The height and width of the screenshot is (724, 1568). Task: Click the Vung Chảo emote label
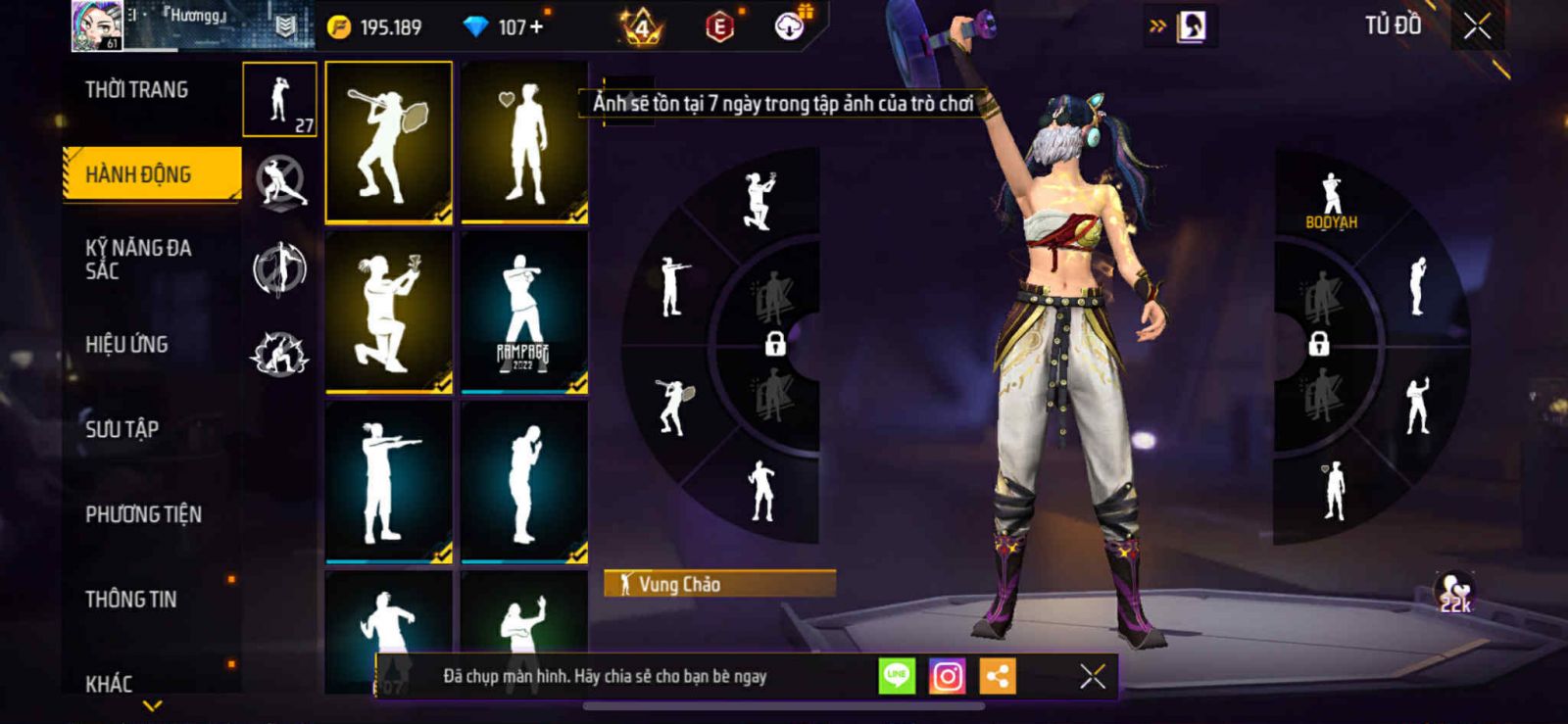click(x=719, y=584)
